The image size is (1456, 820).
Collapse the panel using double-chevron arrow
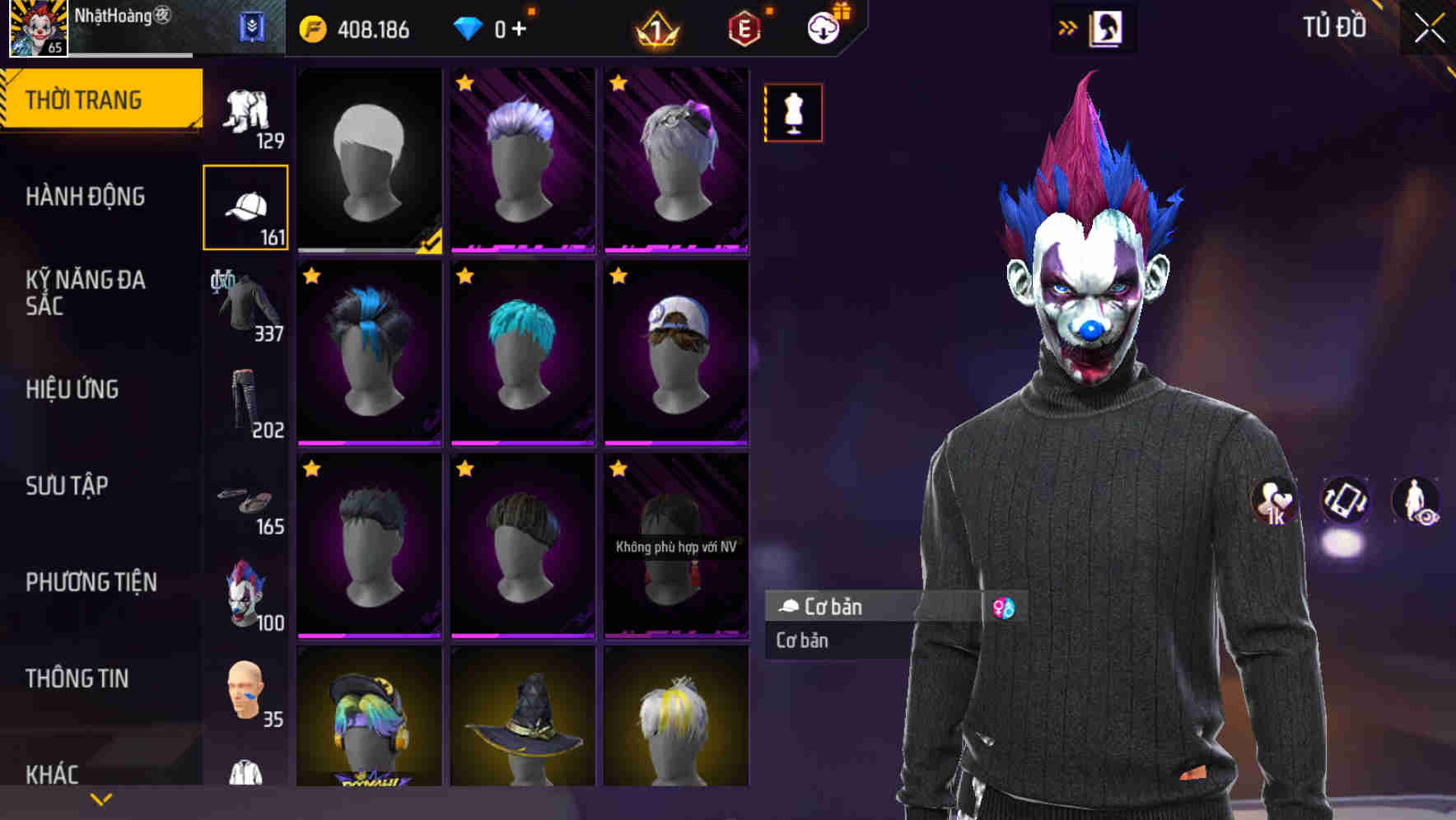coord(1069,27)
